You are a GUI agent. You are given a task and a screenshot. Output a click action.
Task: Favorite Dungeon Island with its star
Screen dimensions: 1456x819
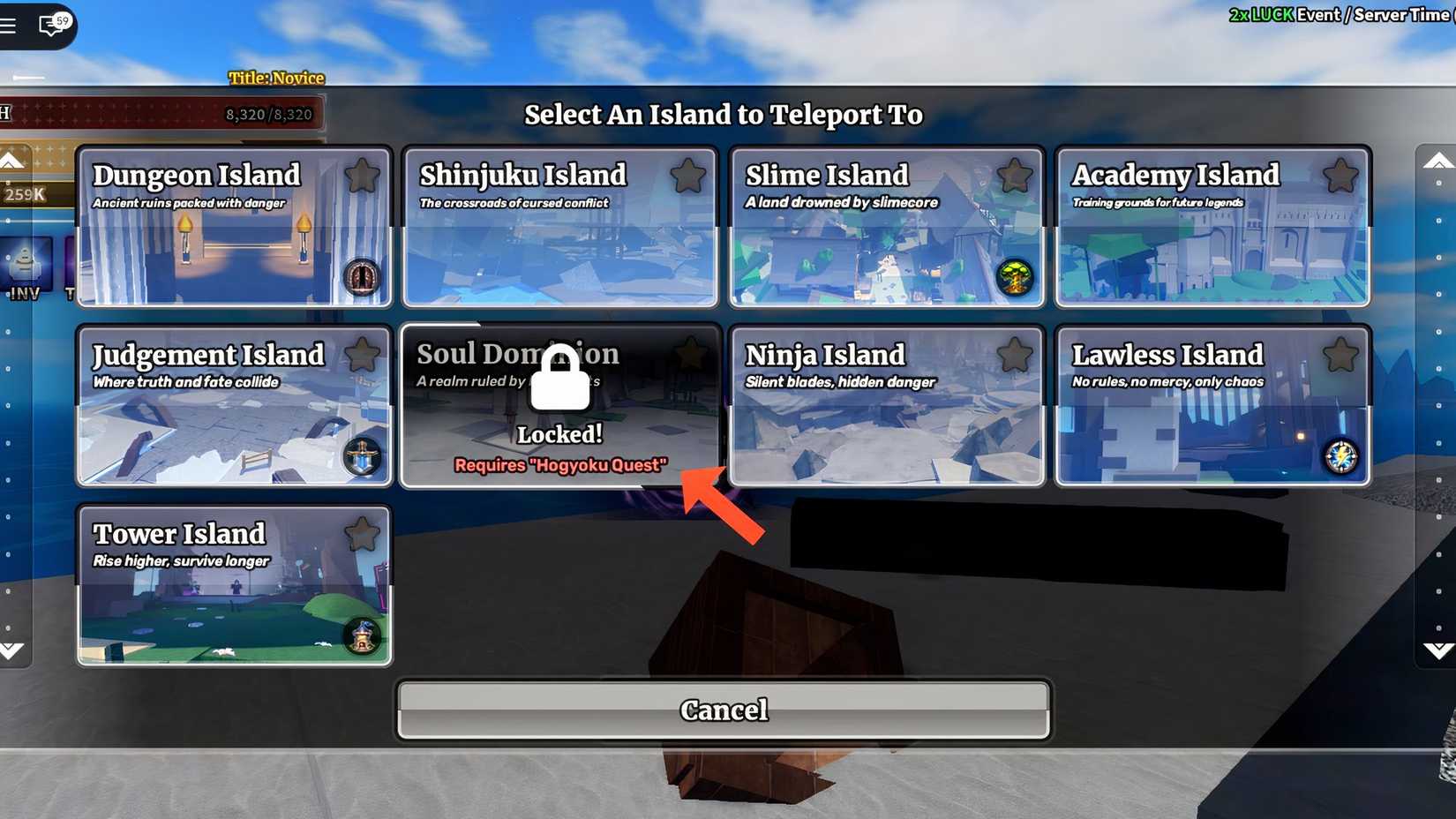tap(362, 177)
